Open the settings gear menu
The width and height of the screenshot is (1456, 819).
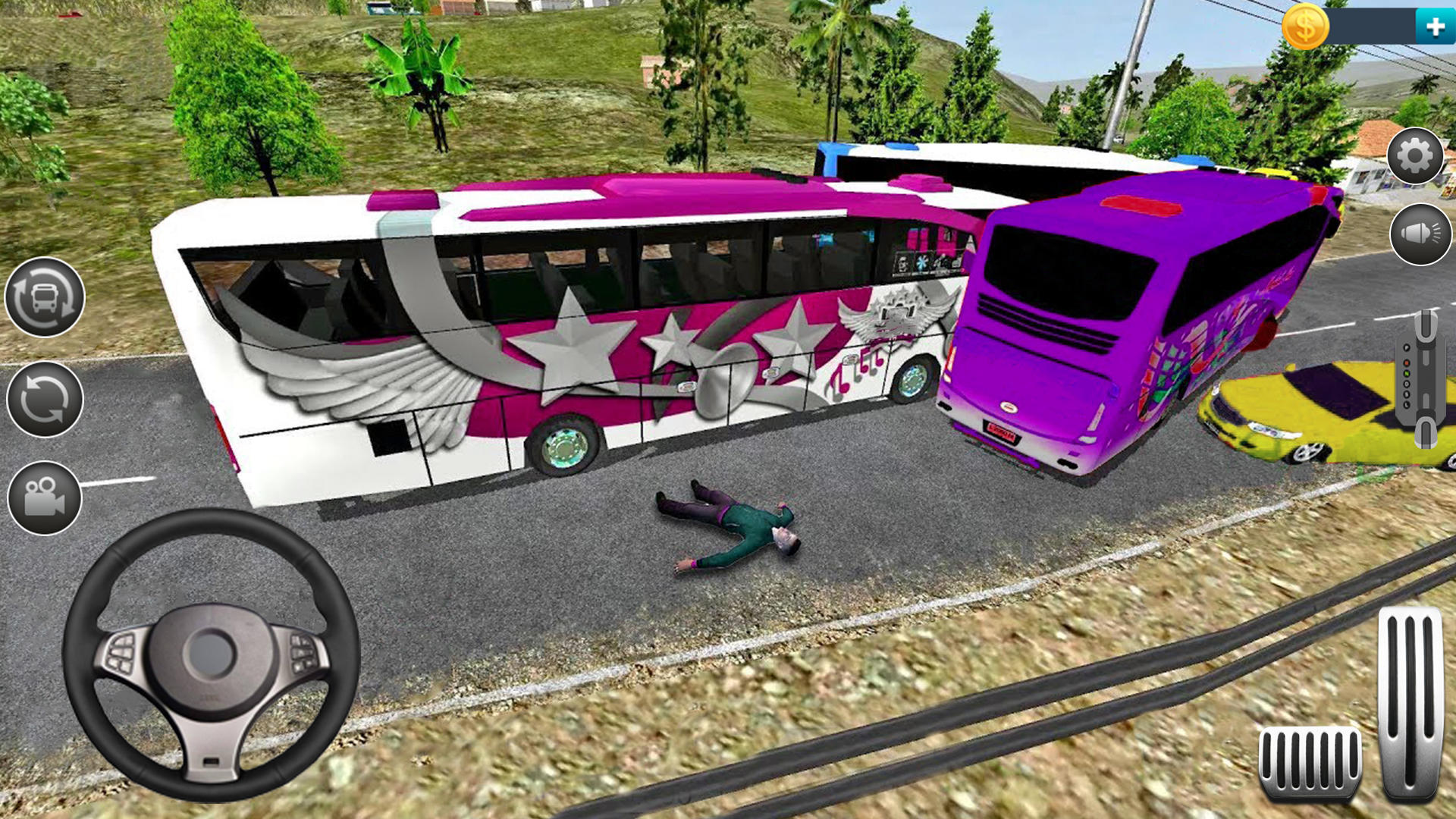point(1414,155)
